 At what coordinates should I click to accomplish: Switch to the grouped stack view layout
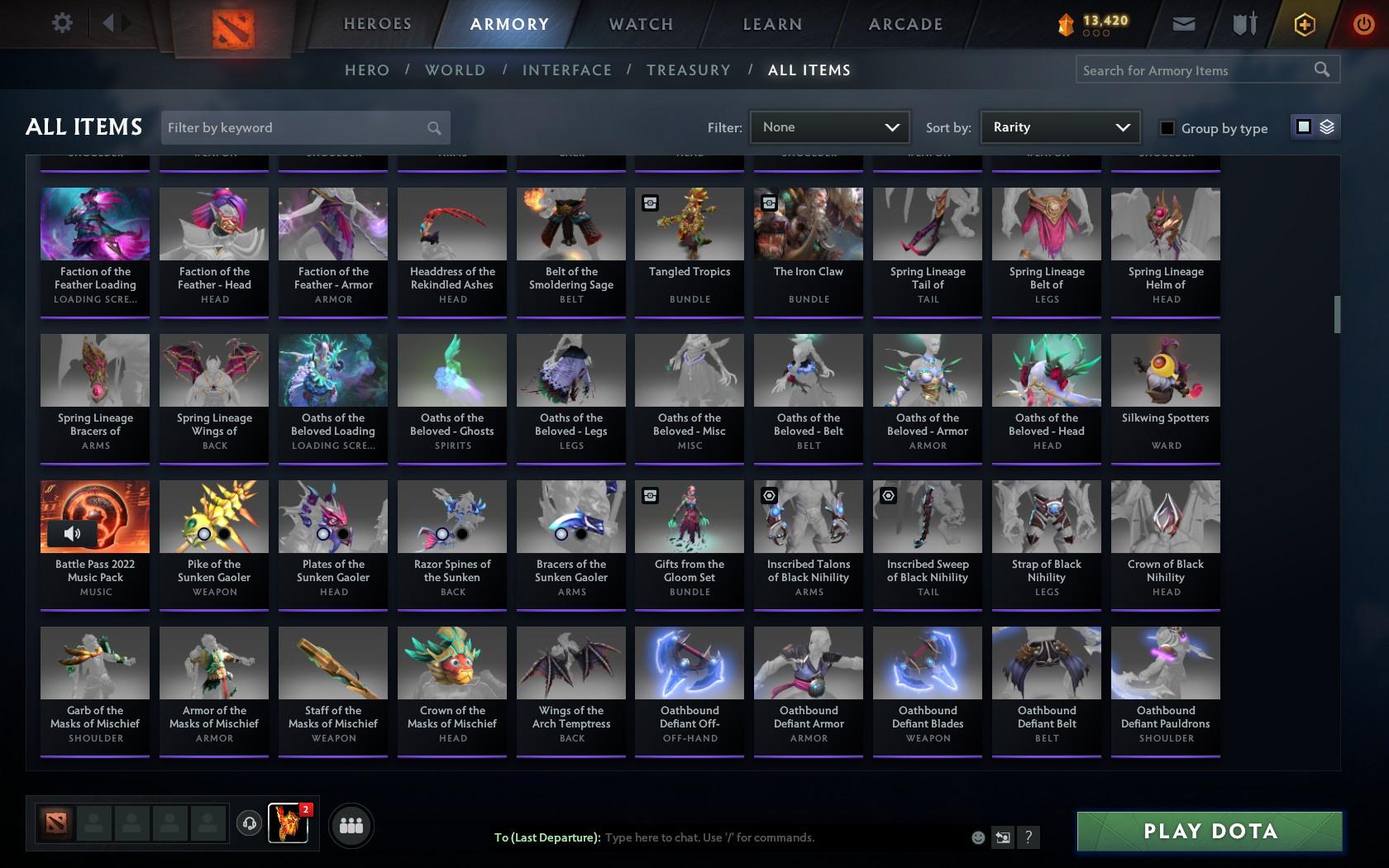point(1327,128)
